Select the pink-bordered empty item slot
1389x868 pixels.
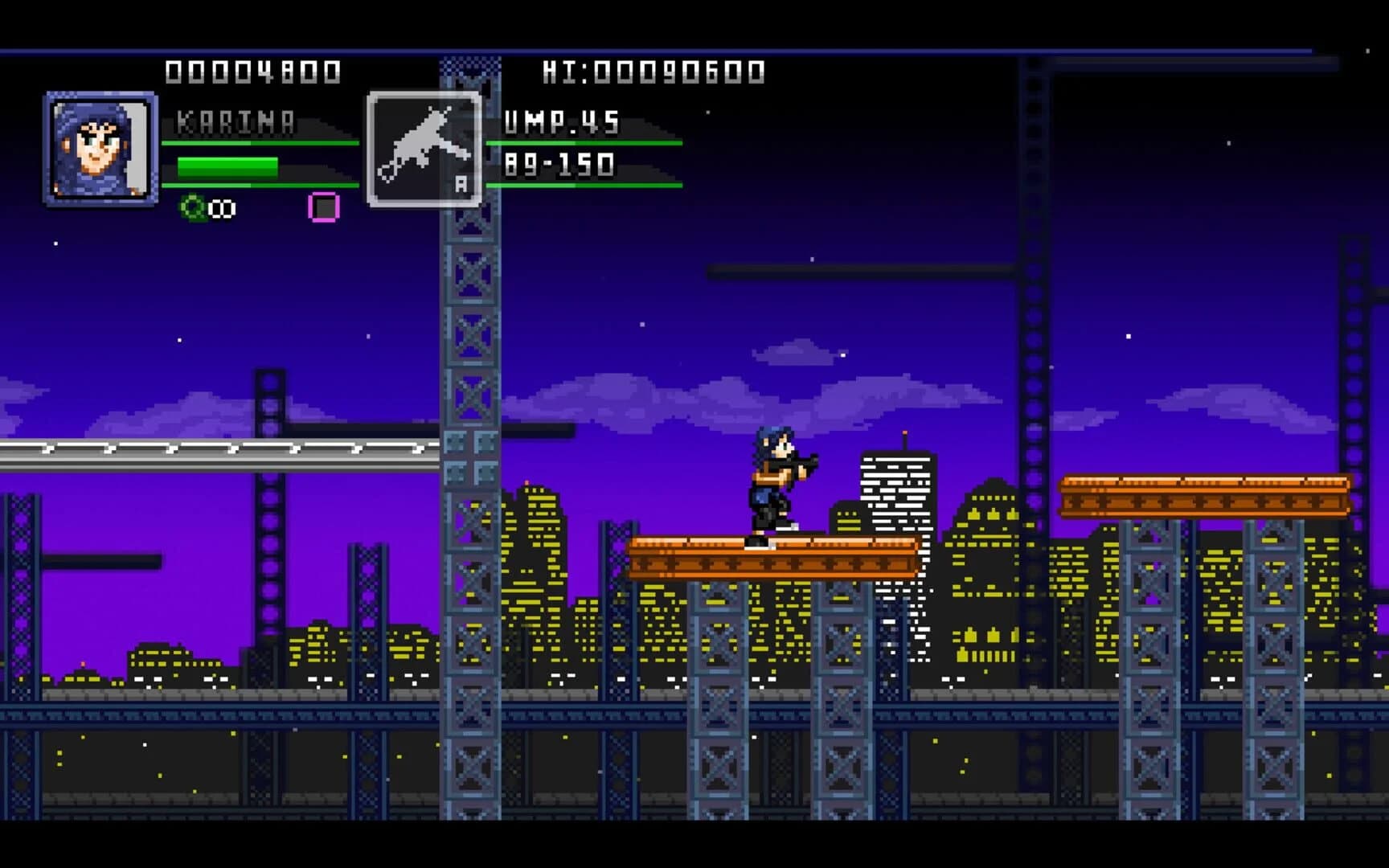click(x=324, y=207)
